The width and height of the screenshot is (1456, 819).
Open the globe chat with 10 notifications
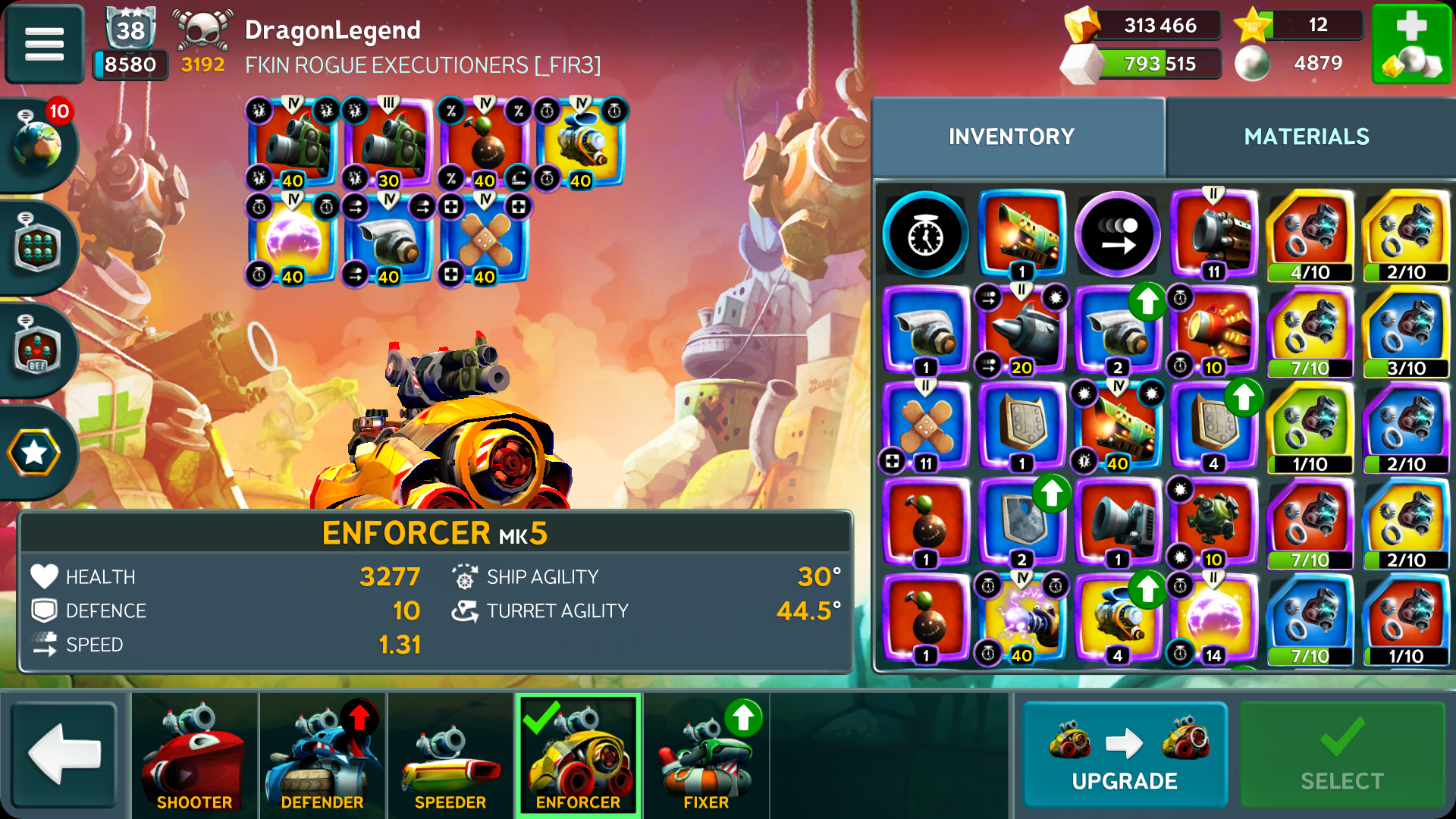pyautogui.click(x=38, y=143)
